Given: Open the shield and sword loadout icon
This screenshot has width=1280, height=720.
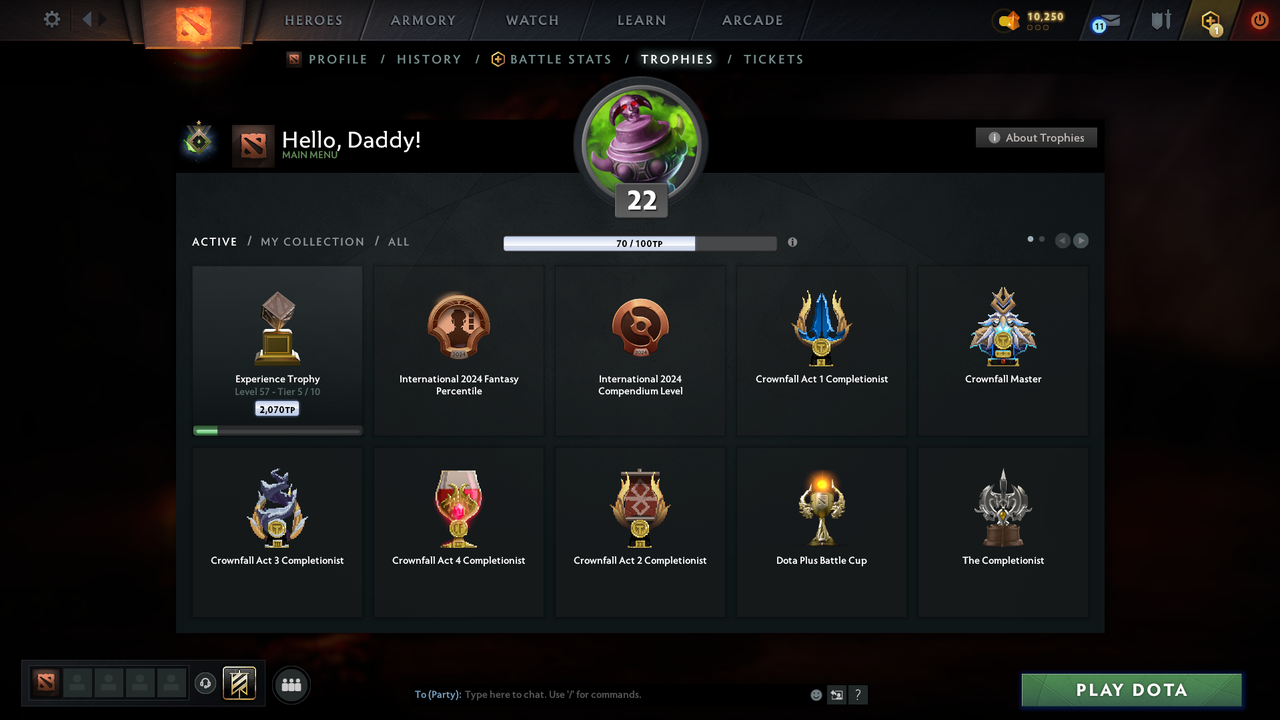Looking at the screenshot, I should coord(1159,20).
